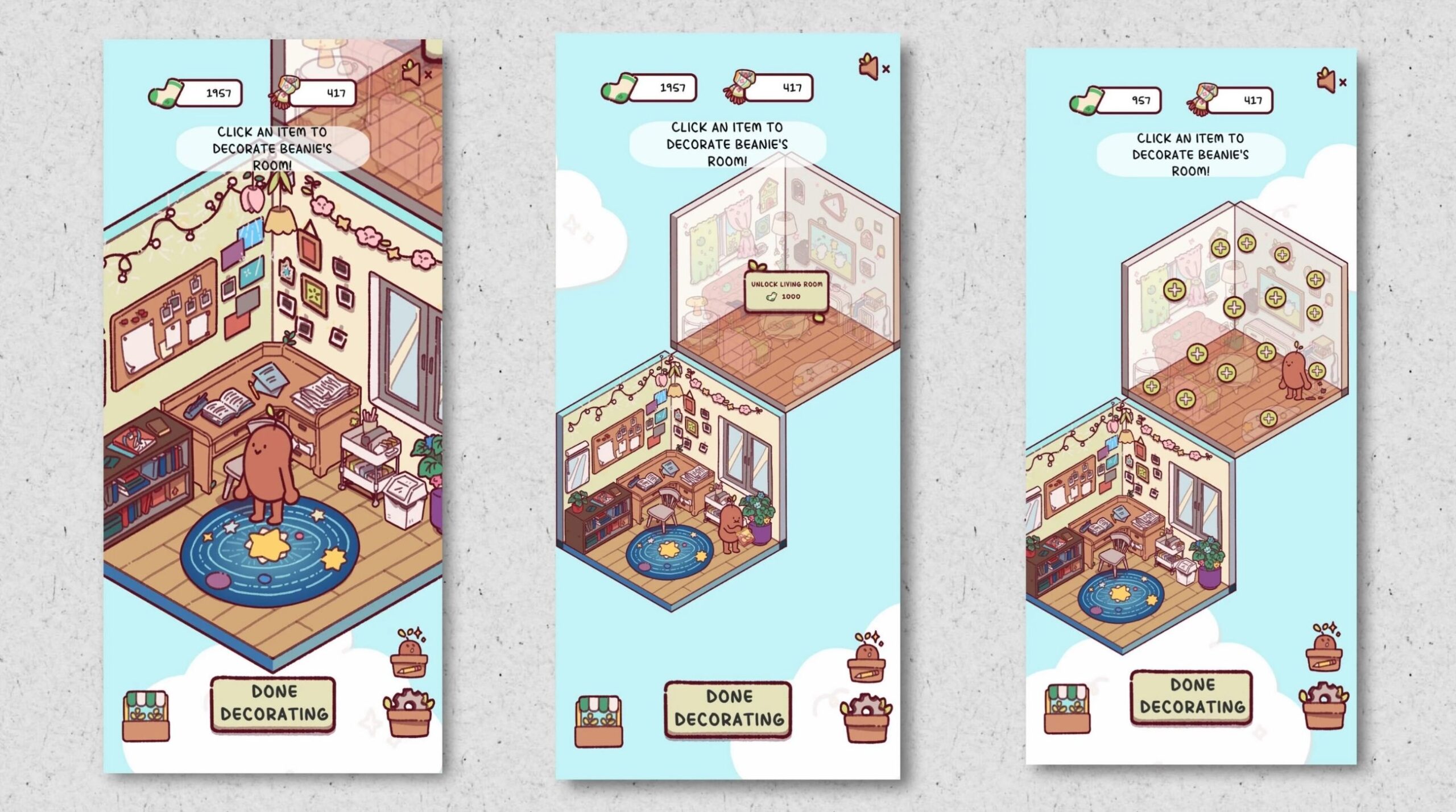Unlock the living room for 1000

click(786, 291)
